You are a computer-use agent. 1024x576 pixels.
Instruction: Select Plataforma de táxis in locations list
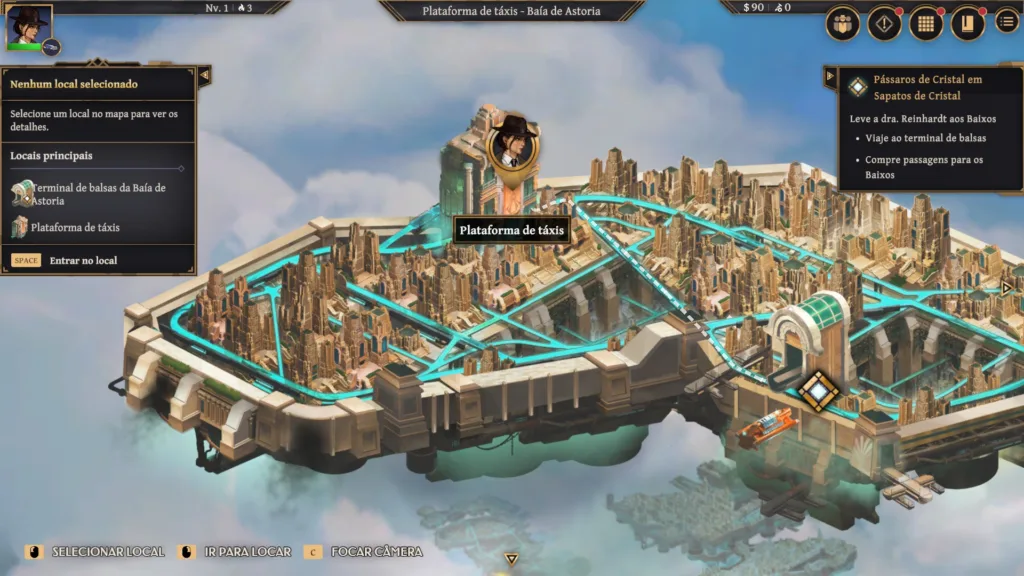(x=75, y=227)
